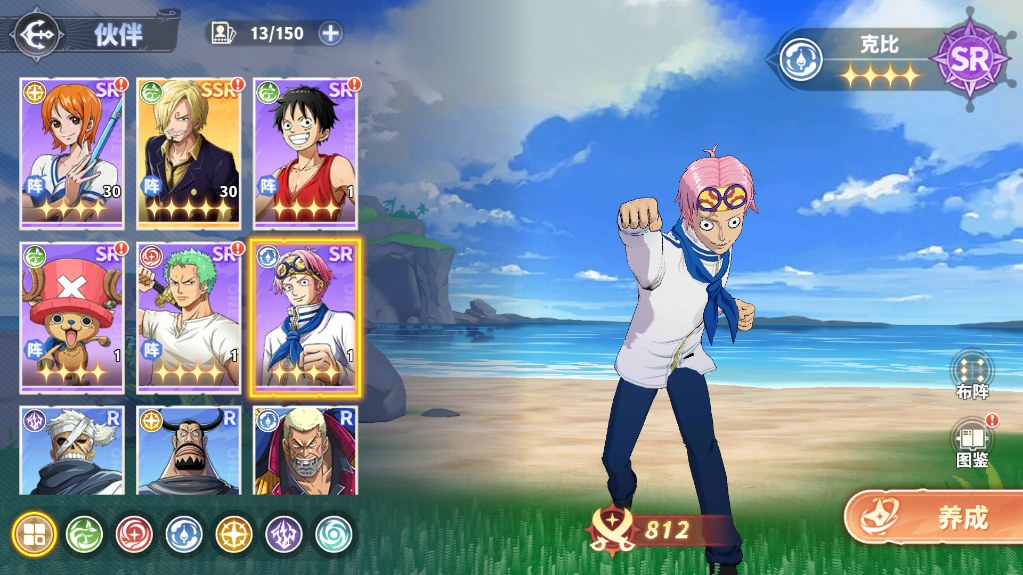Viewport: 1023px width, 575px height.
Task: Show all partners with the grid filter
Action: 35,534
